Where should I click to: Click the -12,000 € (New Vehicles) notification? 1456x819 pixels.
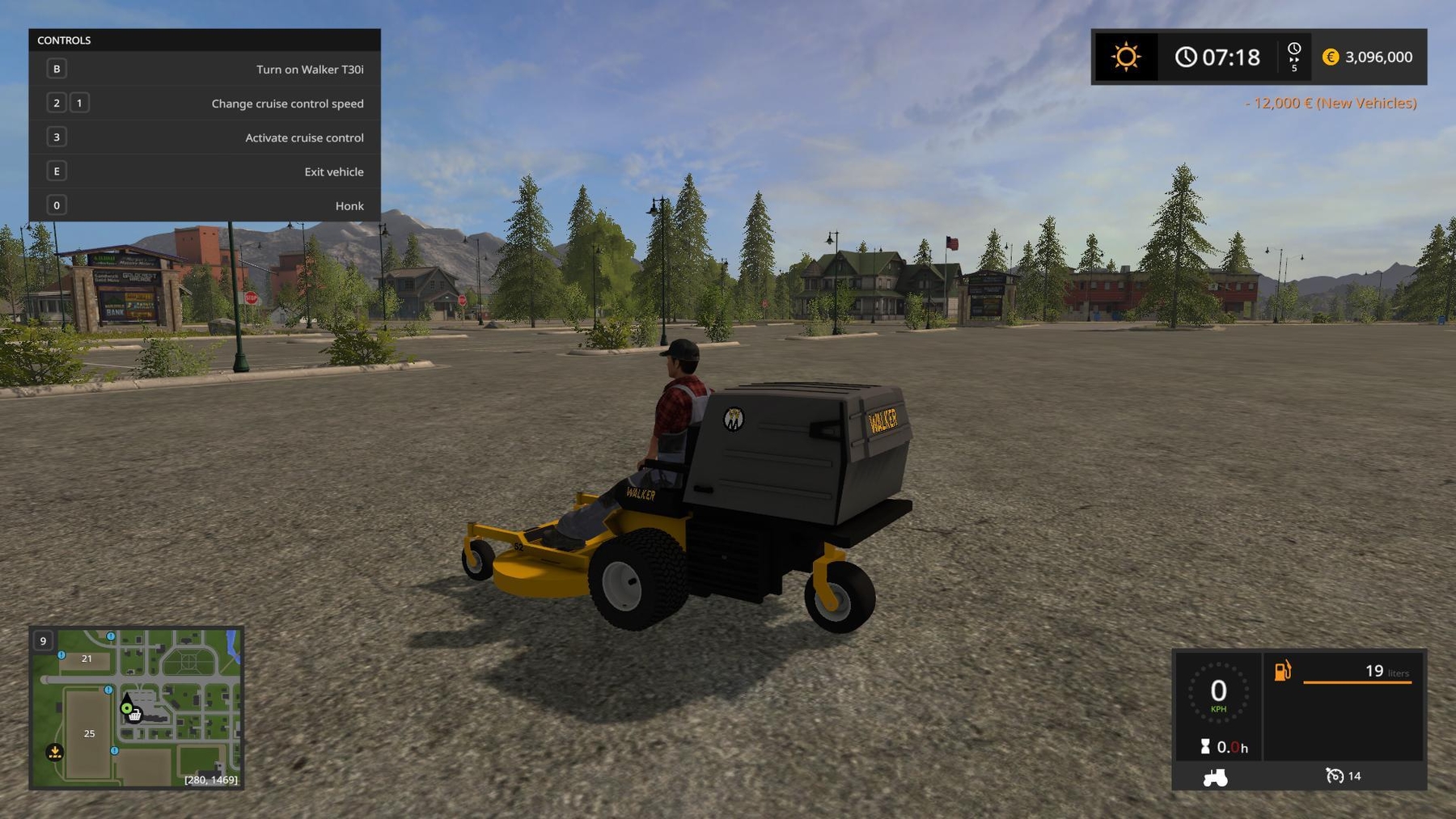pos(1331,103)
